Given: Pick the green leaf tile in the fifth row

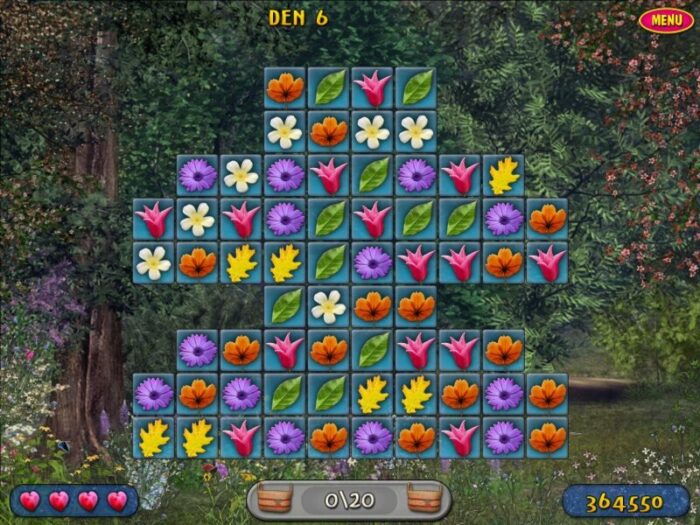Looking at the screenshot, I should [329, 262].
